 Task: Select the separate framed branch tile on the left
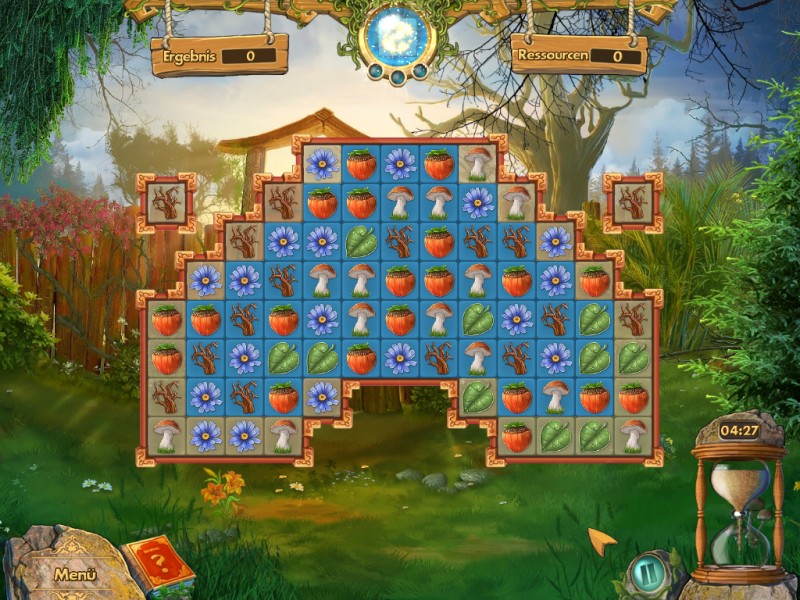(x=166, y=202)
